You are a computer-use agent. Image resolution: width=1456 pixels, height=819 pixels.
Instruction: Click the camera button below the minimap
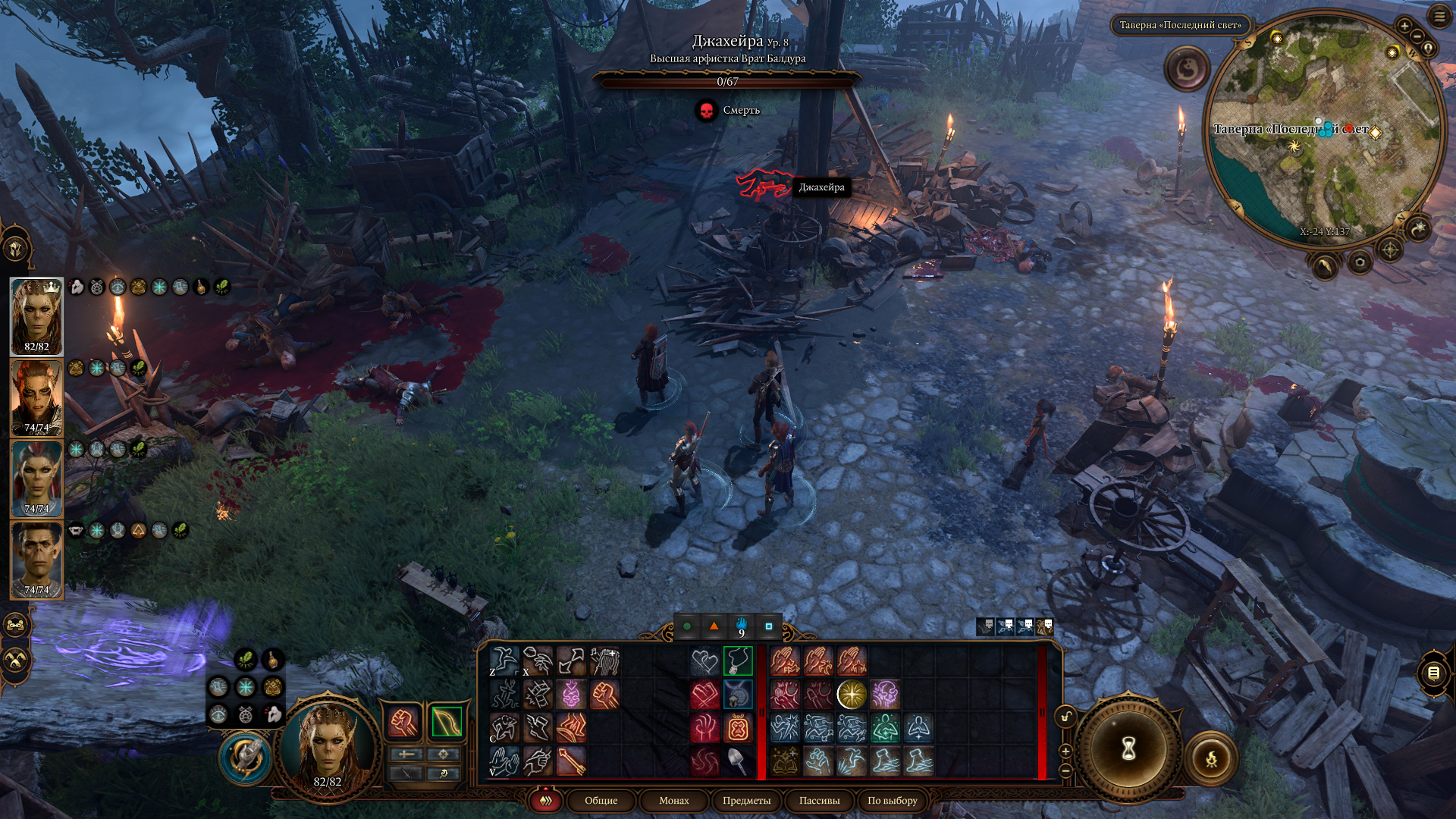click(x=1359, y=262)
